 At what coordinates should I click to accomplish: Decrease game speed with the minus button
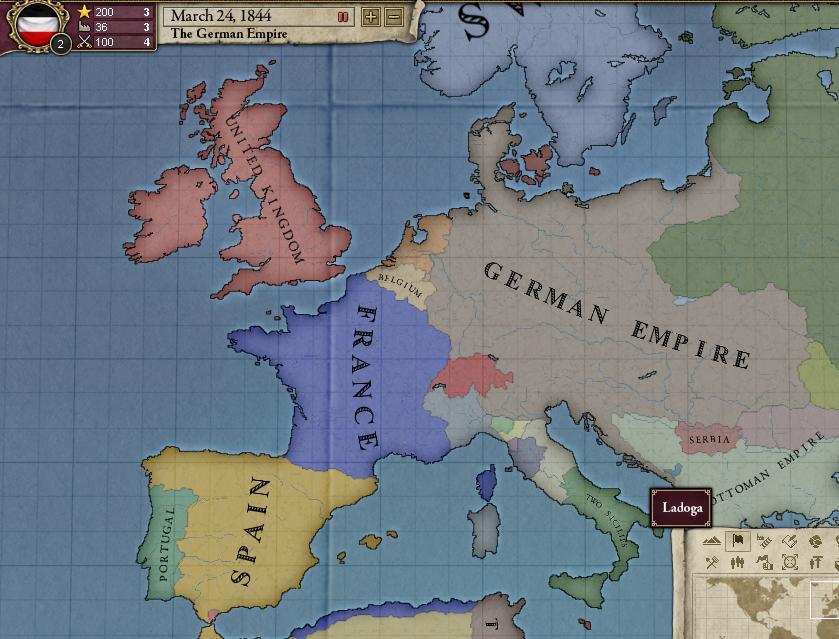coord(394,16)
